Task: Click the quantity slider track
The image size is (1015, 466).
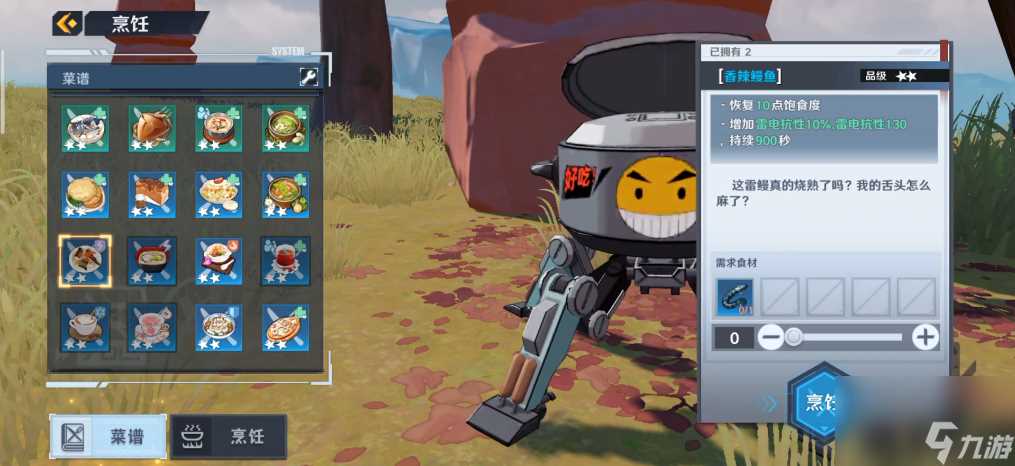Action: click(x=850, y=337)
